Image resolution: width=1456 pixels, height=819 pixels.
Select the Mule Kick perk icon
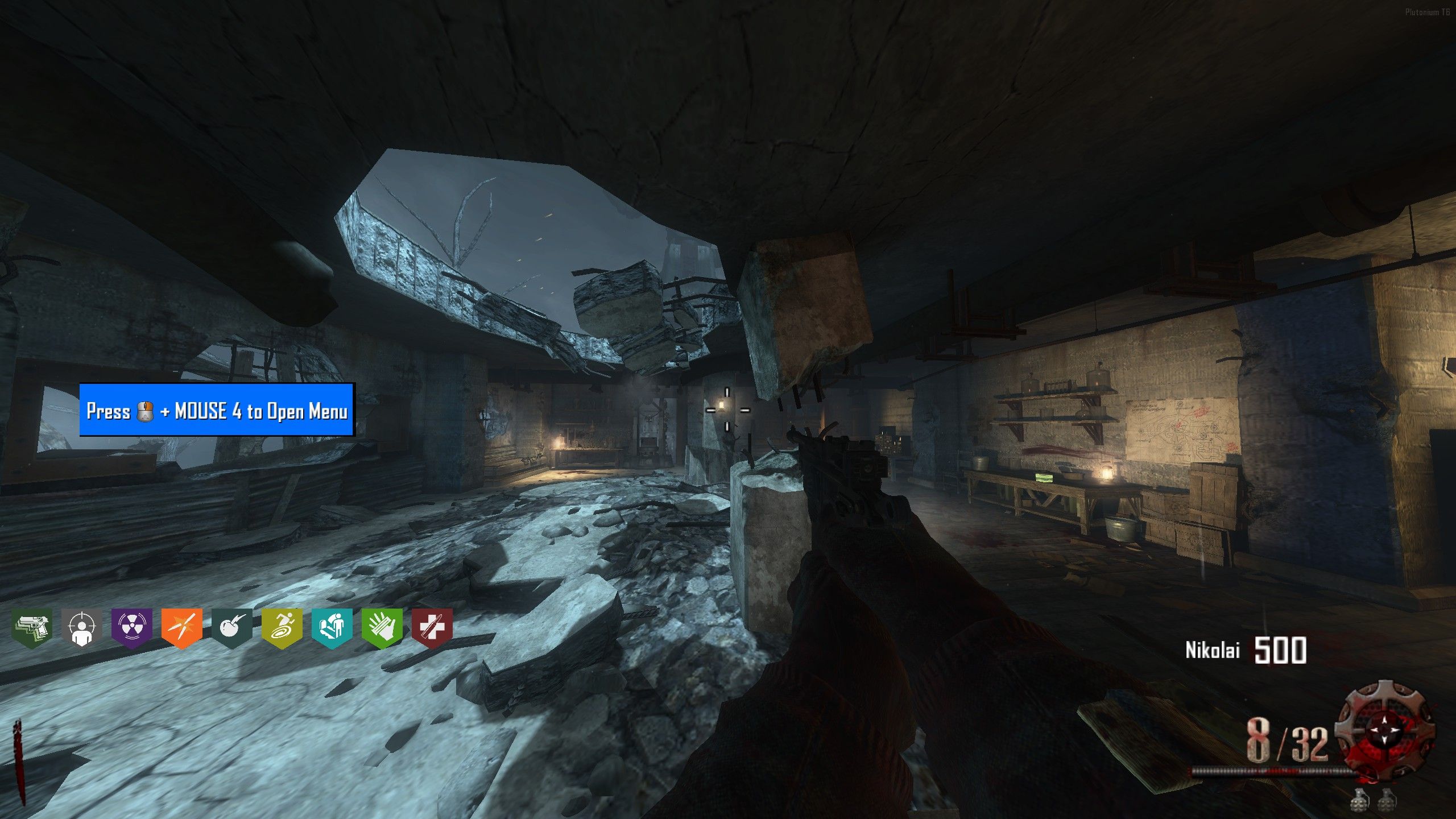[x=32, y=627]
